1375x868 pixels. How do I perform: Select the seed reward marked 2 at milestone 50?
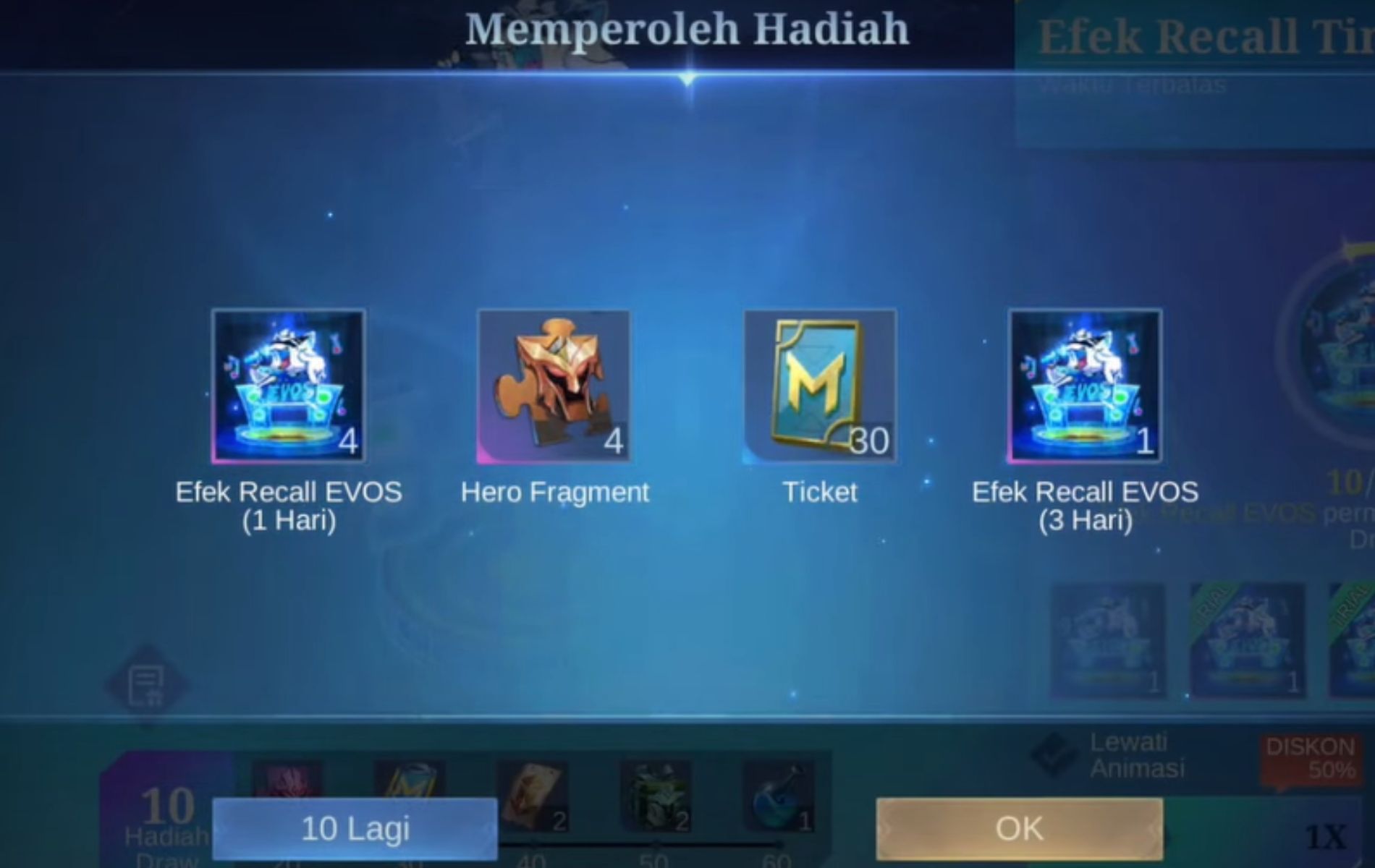(655, 792)
